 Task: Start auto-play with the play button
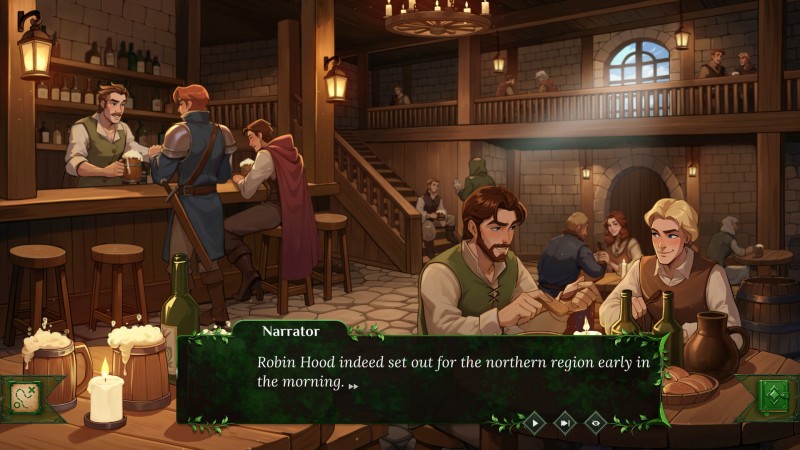pyautogui.click(x=535, y=423)
